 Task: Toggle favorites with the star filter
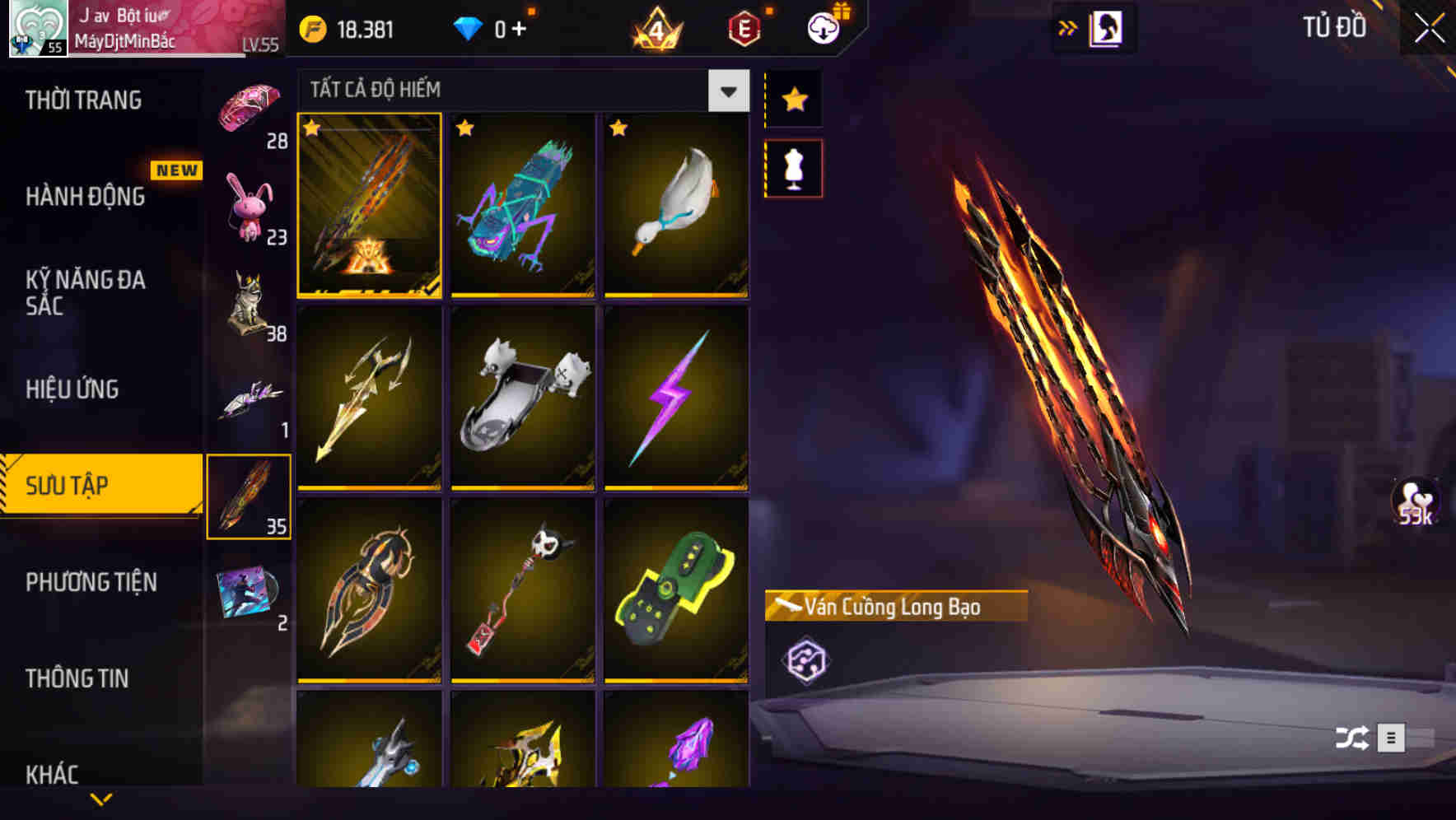pos(793,99)
